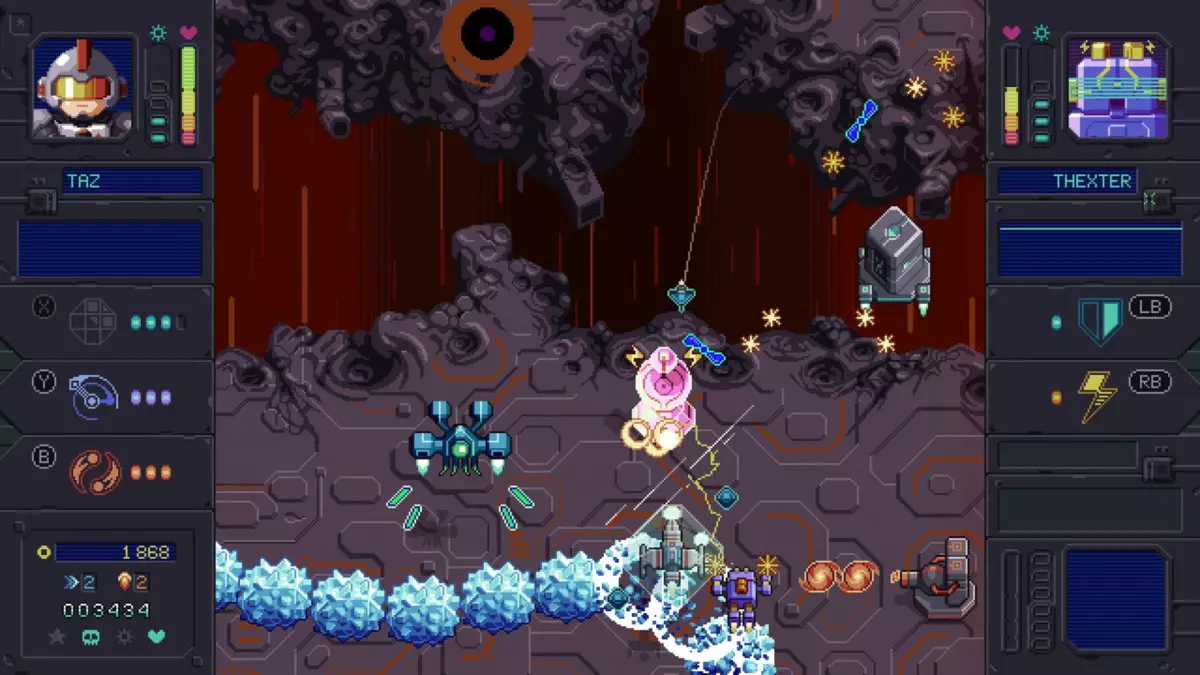
Task: Click the grey star status icon
Action: click(57, 636)
